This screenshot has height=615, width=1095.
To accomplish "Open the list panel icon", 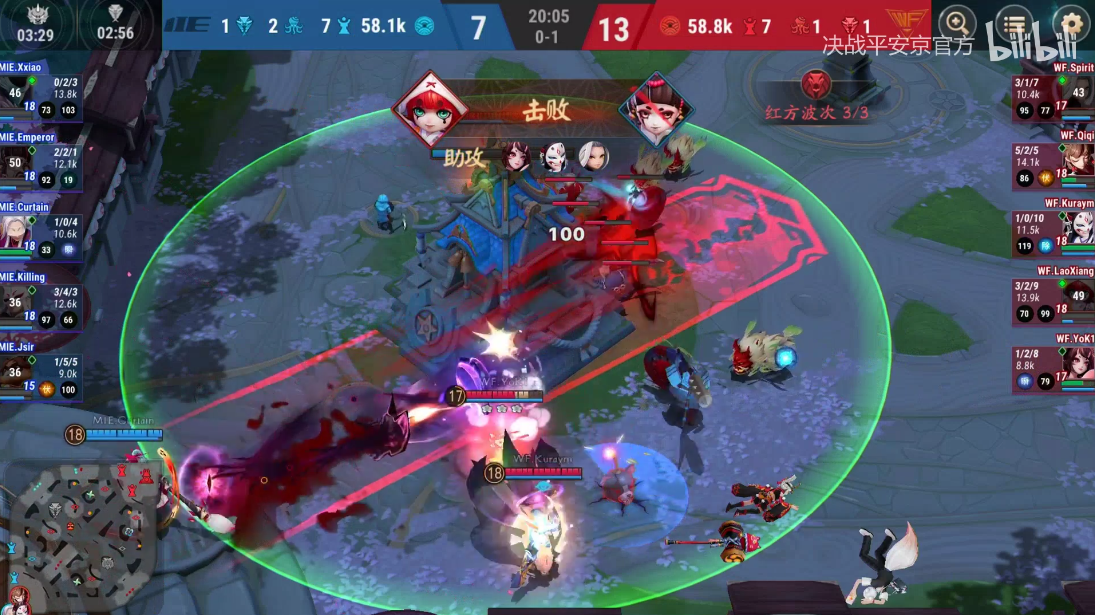I will pyautogui.click(x=1015, y=23).
